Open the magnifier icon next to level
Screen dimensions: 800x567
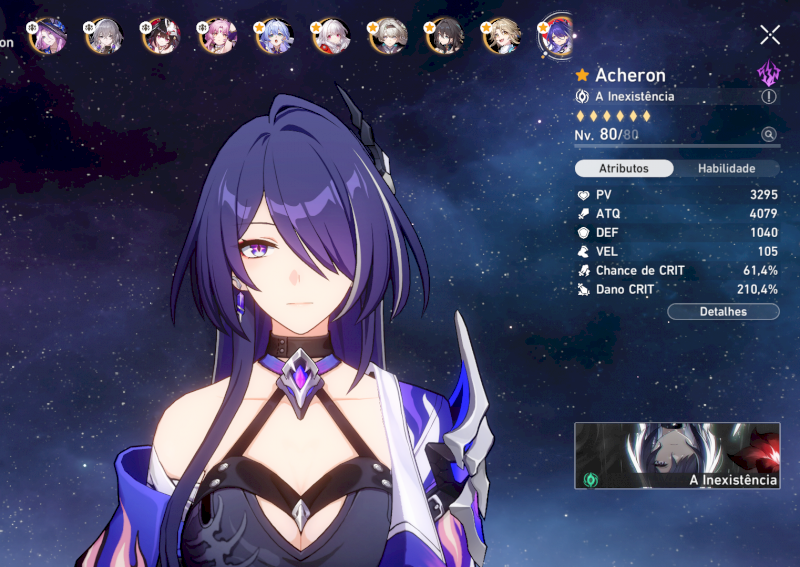[x=768, y=134]
